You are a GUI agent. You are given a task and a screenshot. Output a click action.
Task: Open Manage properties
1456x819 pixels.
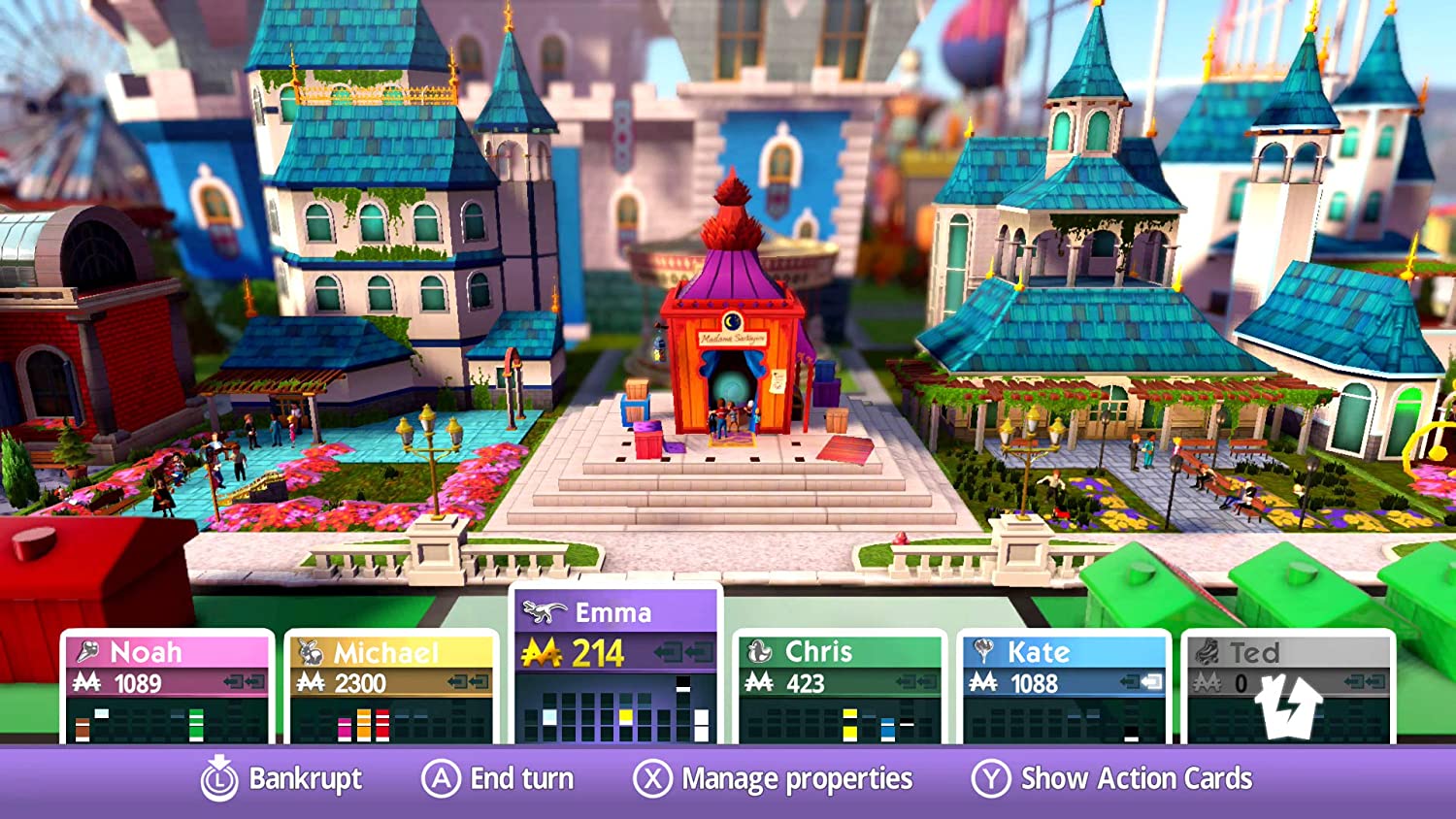click(773, 779)
